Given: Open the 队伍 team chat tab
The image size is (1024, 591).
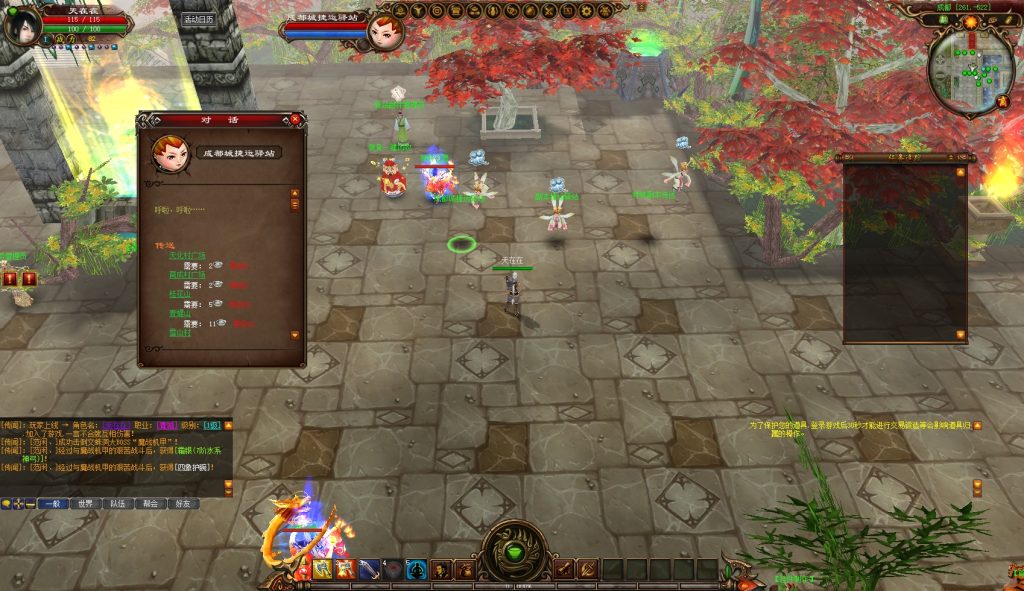Looking at the screenshot, I should tap(118, 504).
